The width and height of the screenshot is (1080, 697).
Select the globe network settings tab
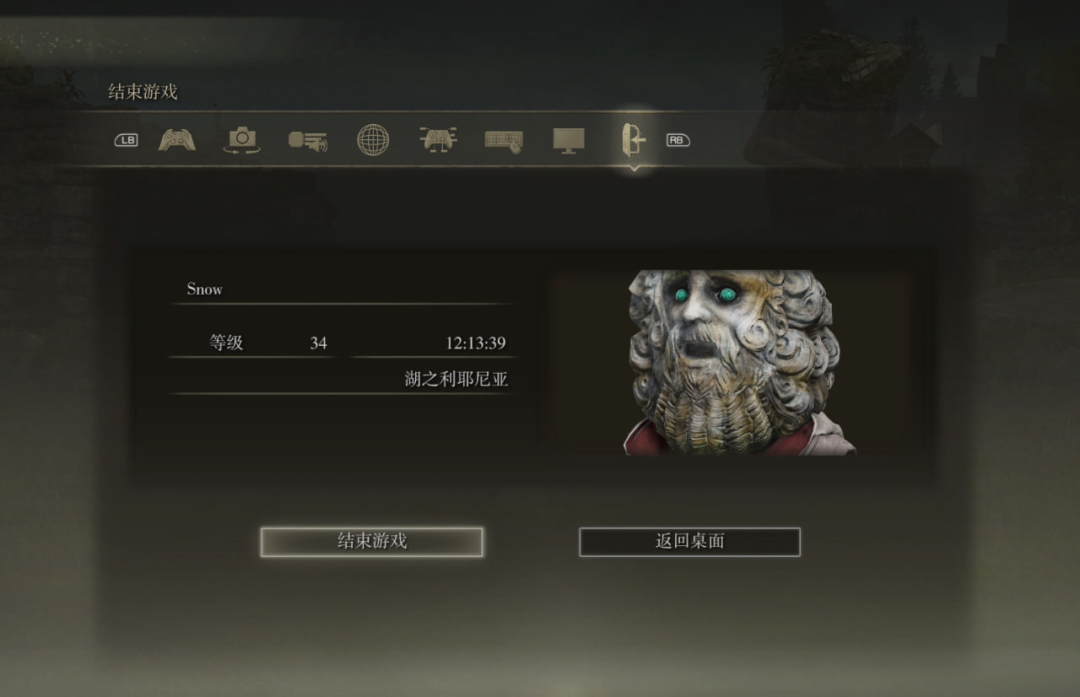click(x=373, y=140)
